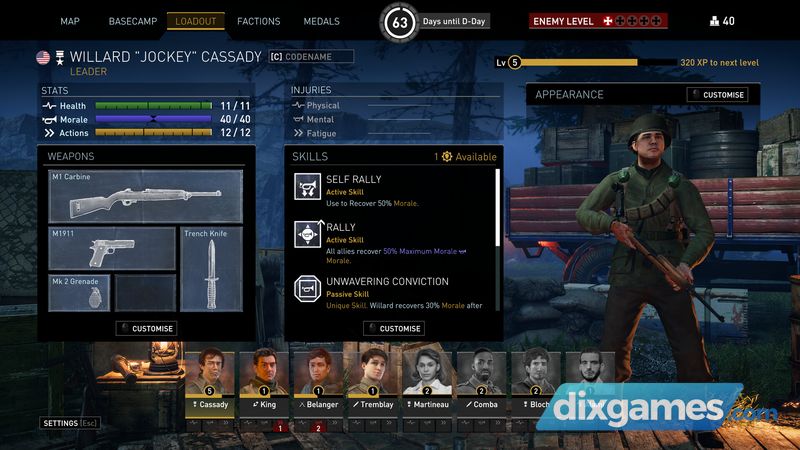Select the Loadout tab
Screen dimensions: 800x450
coord(196,21)
